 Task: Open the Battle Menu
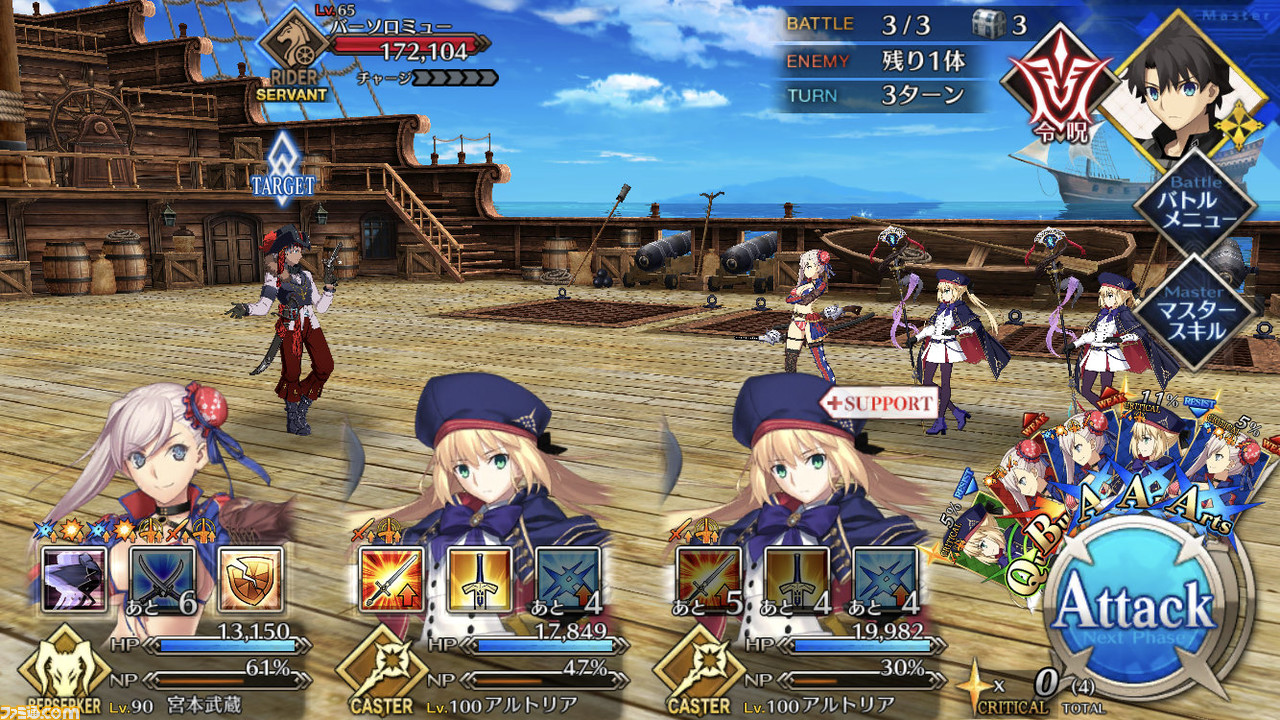click(1195, 205)
